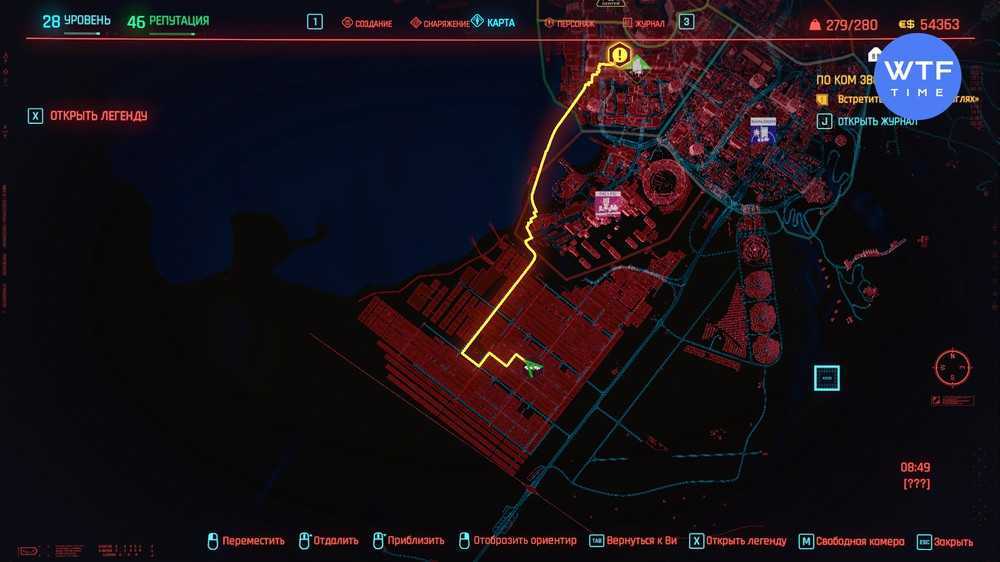This screenshot has height=562, width=1000.
Task: Click the WTF Time channel logo
Action: (917, 77)
